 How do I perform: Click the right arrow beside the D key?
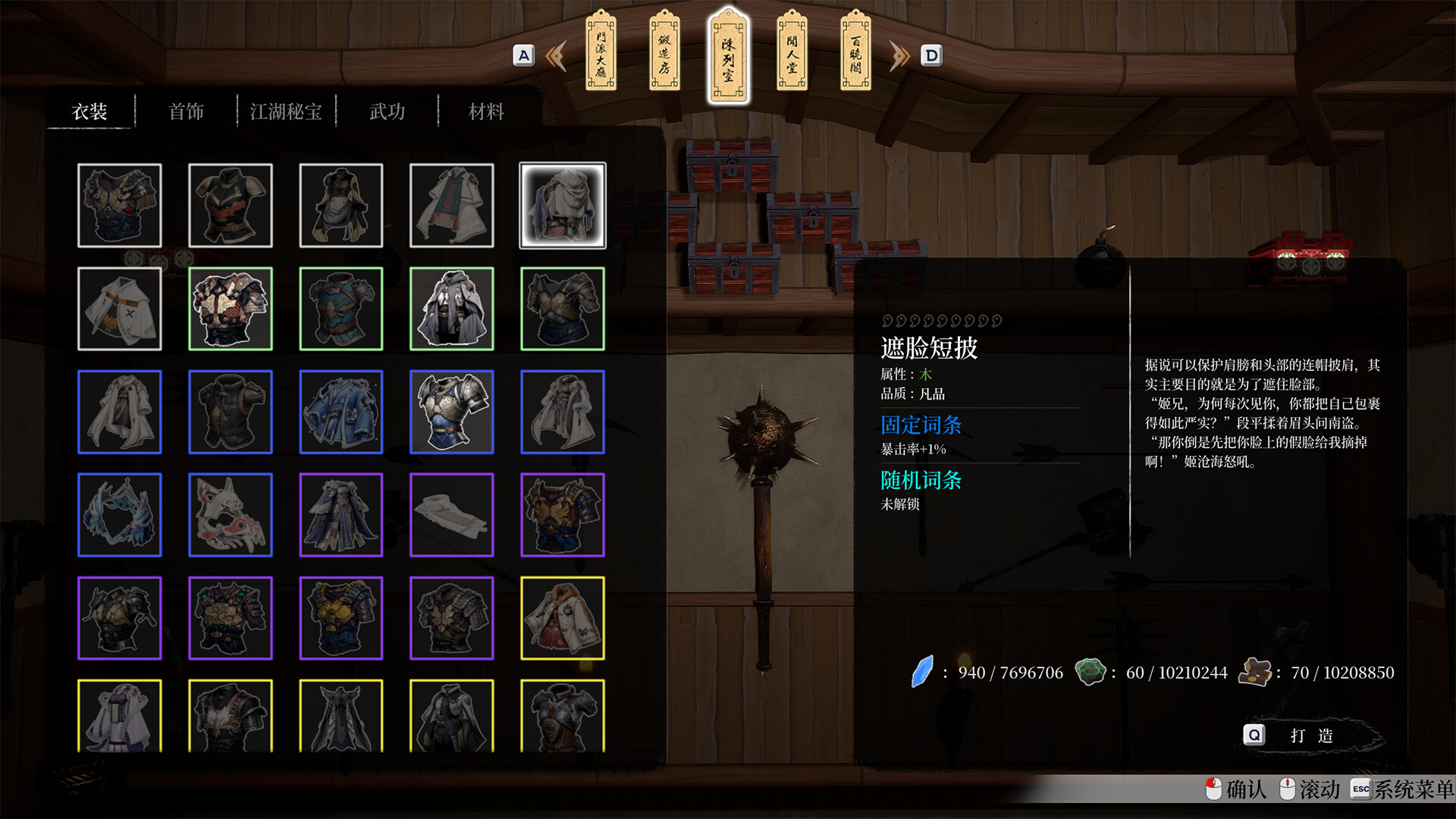pyautogui.click(x=899, y=55)
